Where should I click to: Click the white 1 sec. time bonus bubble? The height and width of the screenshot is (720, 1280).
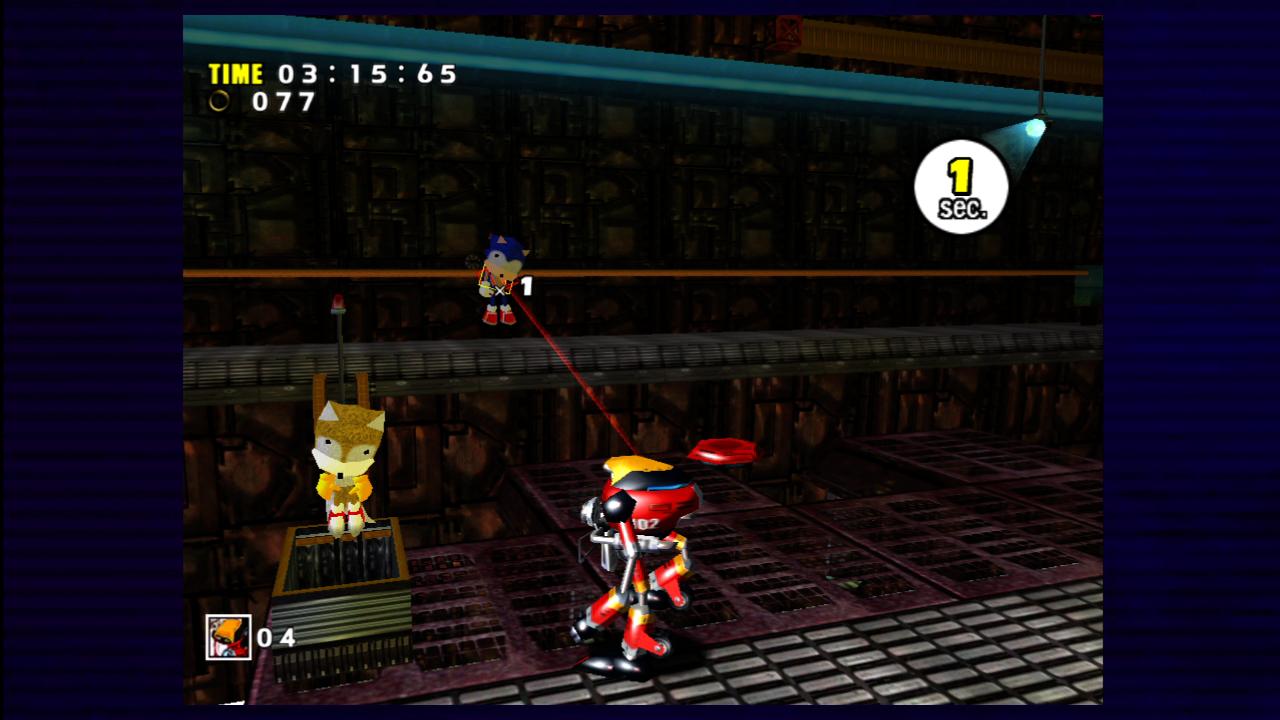point(961,187)
